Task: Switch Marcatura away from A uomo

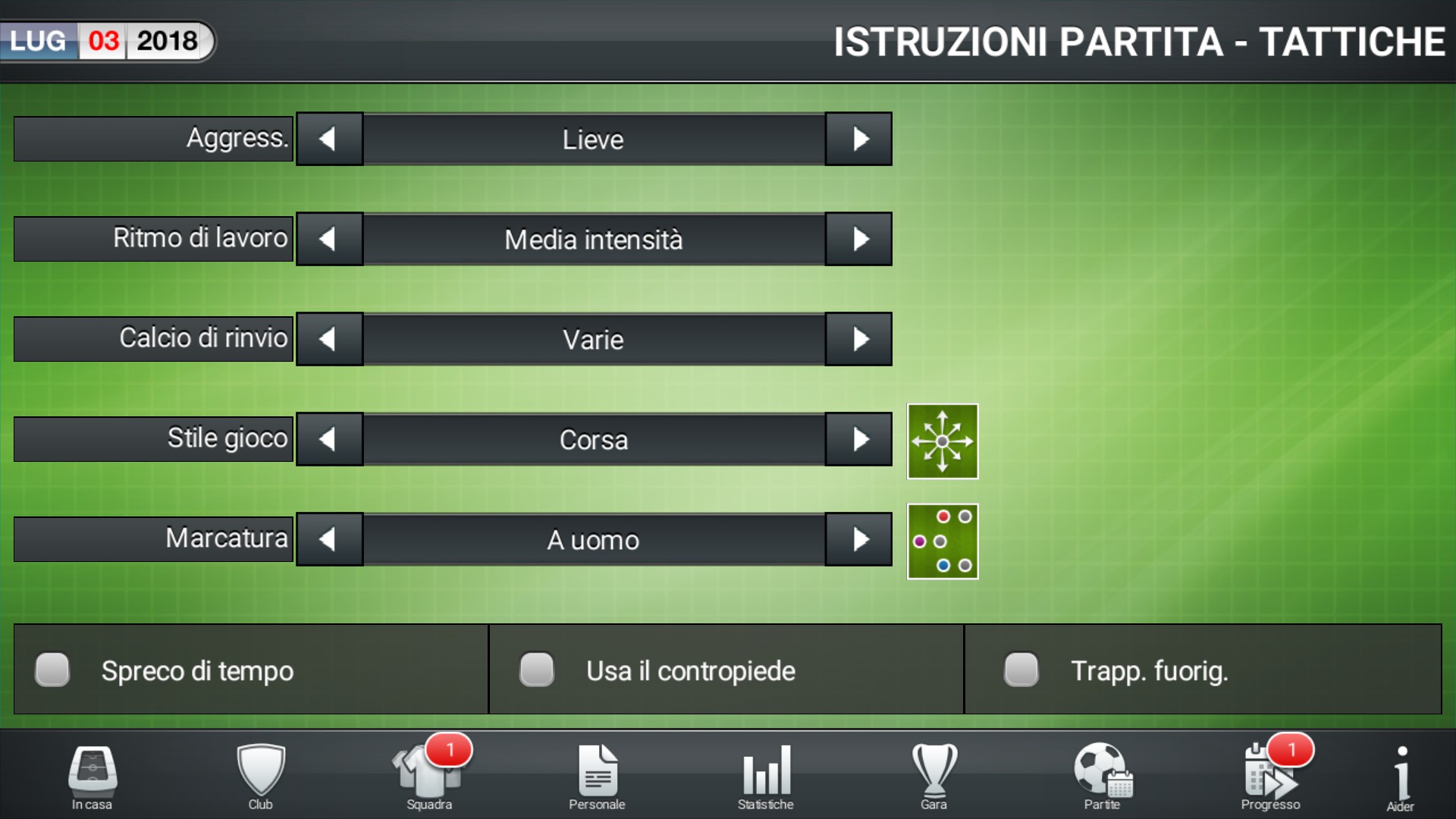Action: click(859, 539)
